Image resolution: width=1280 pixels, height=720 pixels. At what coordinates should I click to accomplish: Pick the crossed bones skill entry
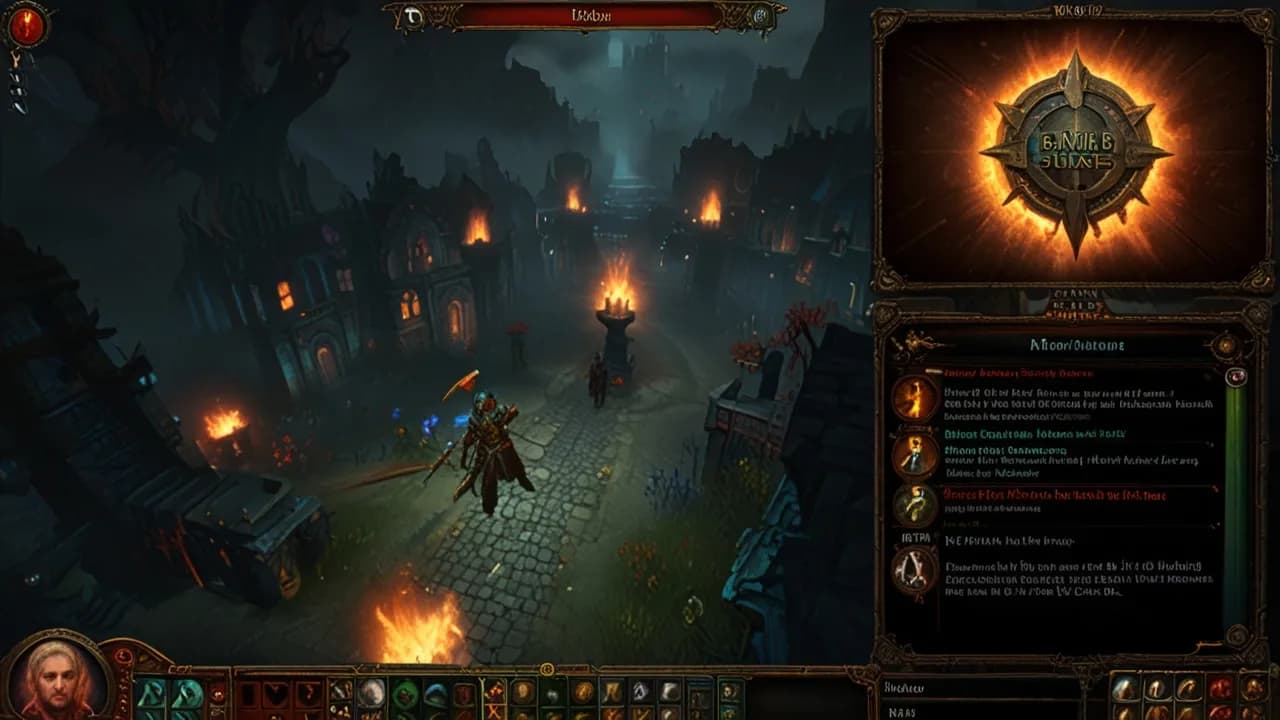(915, 572)
